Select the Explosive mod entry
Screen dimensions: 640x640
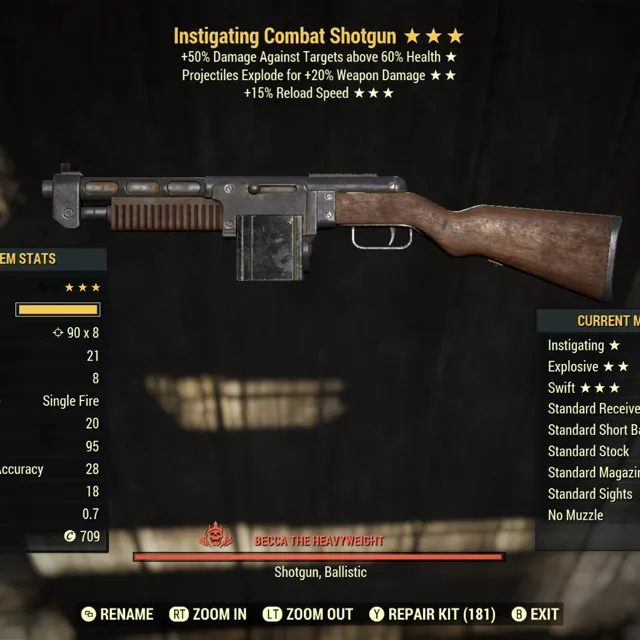point(590,366)
